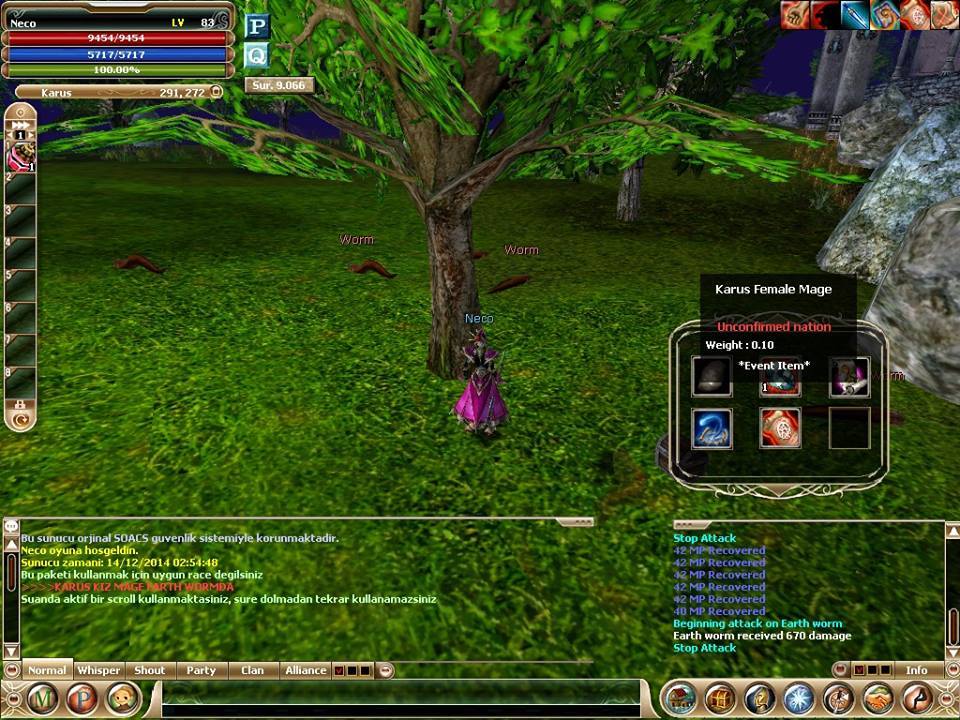Type in the chat input field

coord(400,692)
